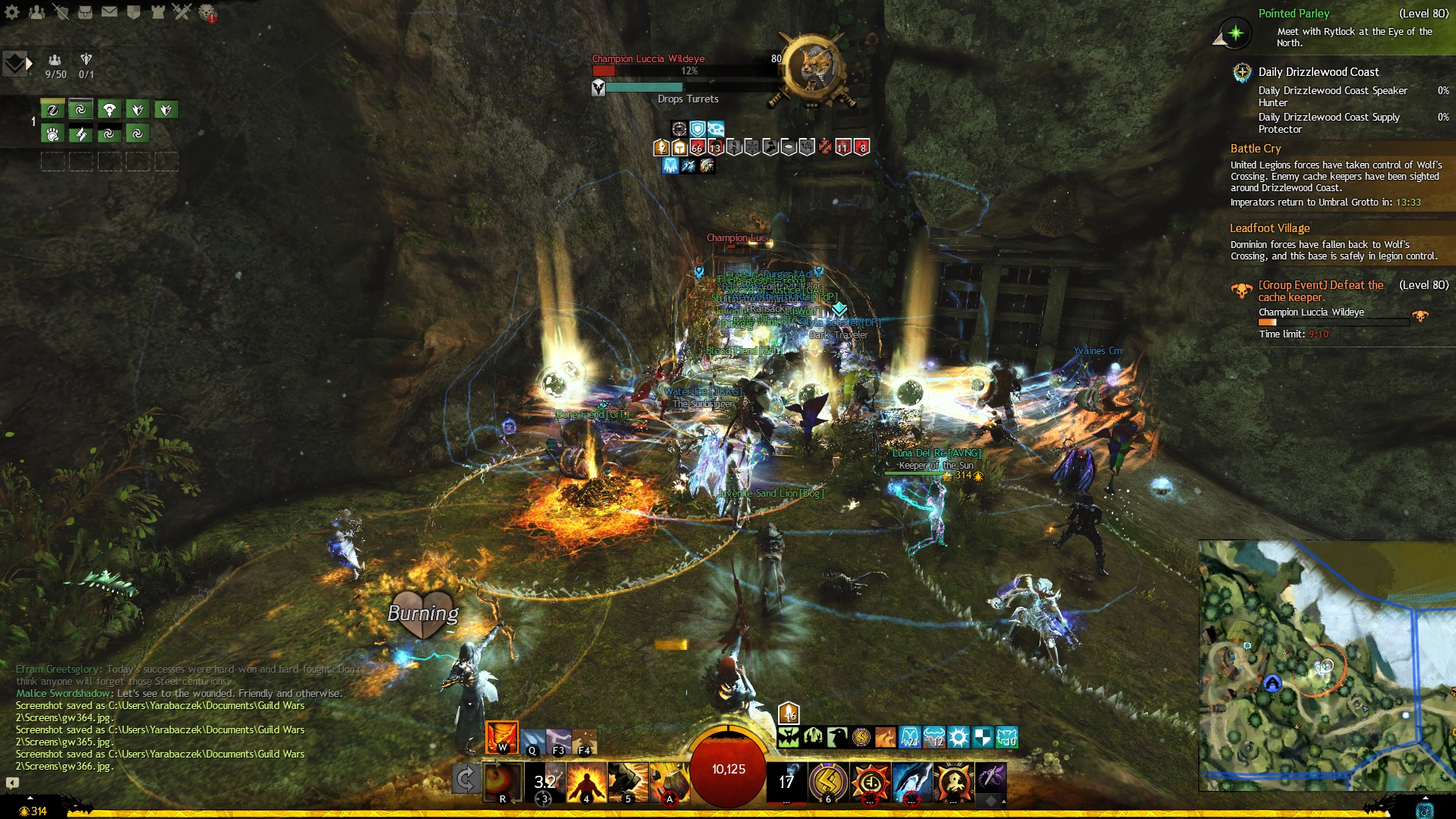Select the Fire attunement icon

[501, 737]
